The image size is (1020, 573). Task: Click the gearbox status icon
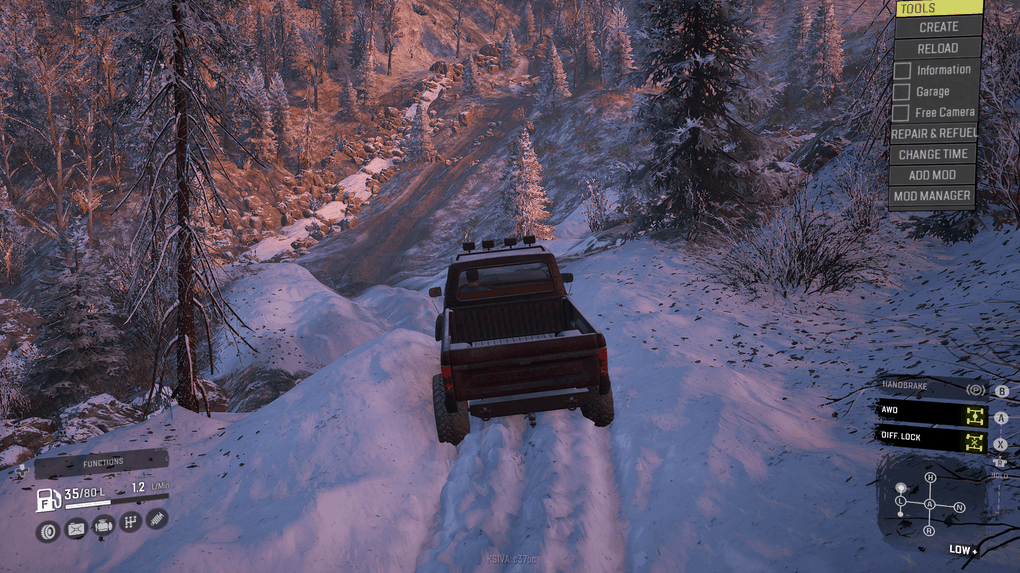(x=130, y=521)
